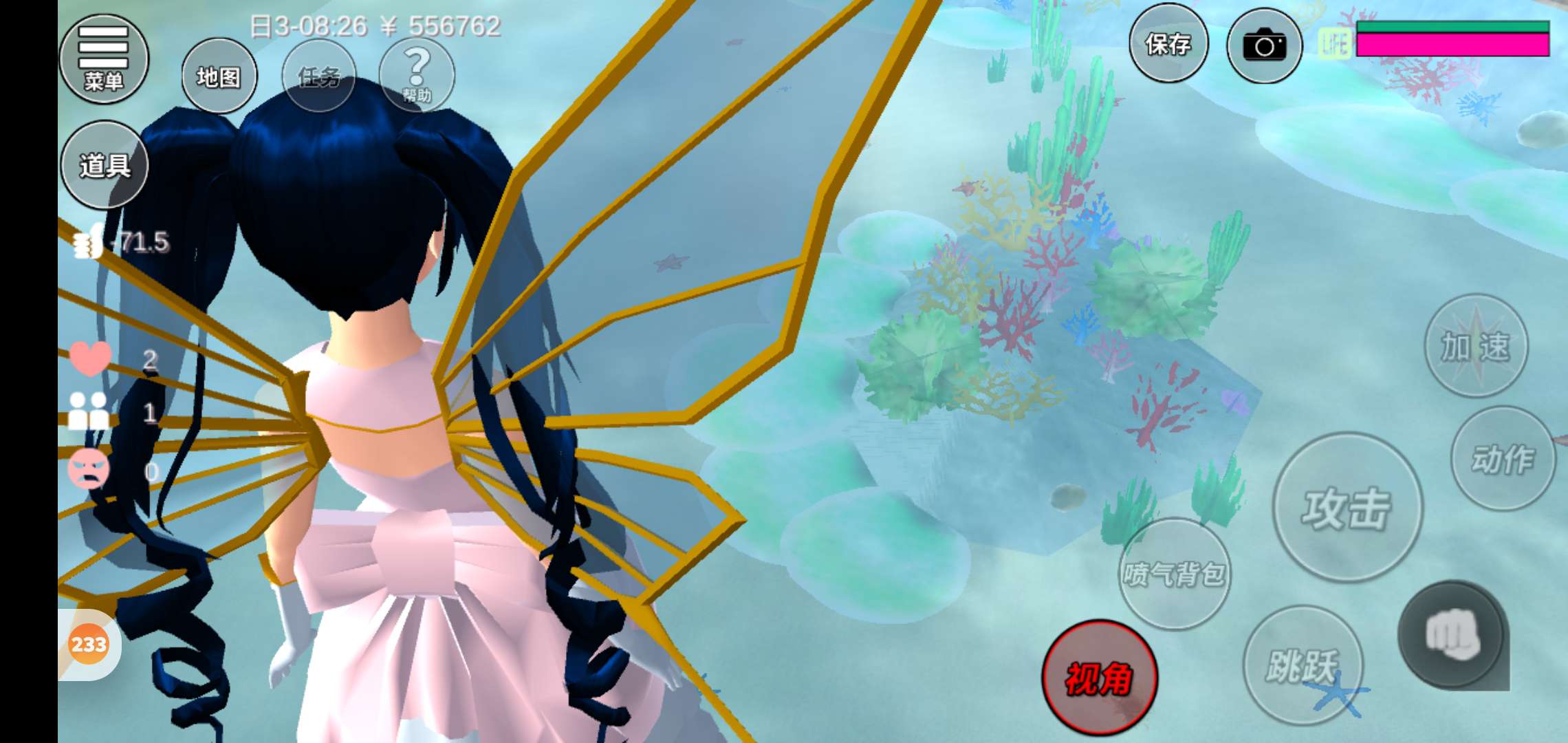Activate the 加速 speed-up button
Viewport: 1568px width, 743px height.
pyautogui.click(x=1476, y=346)
